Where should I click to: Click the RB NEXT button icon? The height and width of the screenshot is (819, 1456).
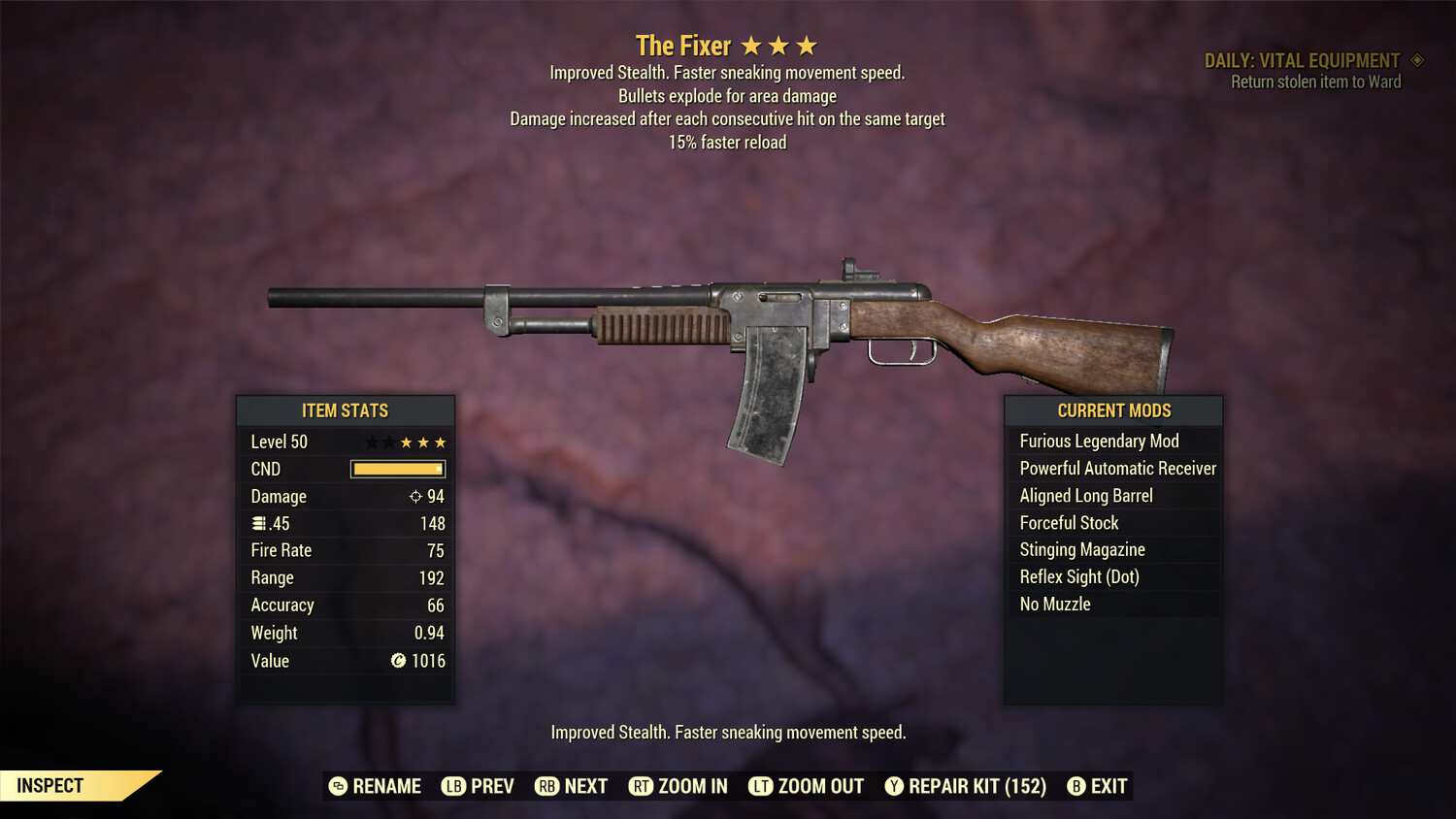(548, 786)
